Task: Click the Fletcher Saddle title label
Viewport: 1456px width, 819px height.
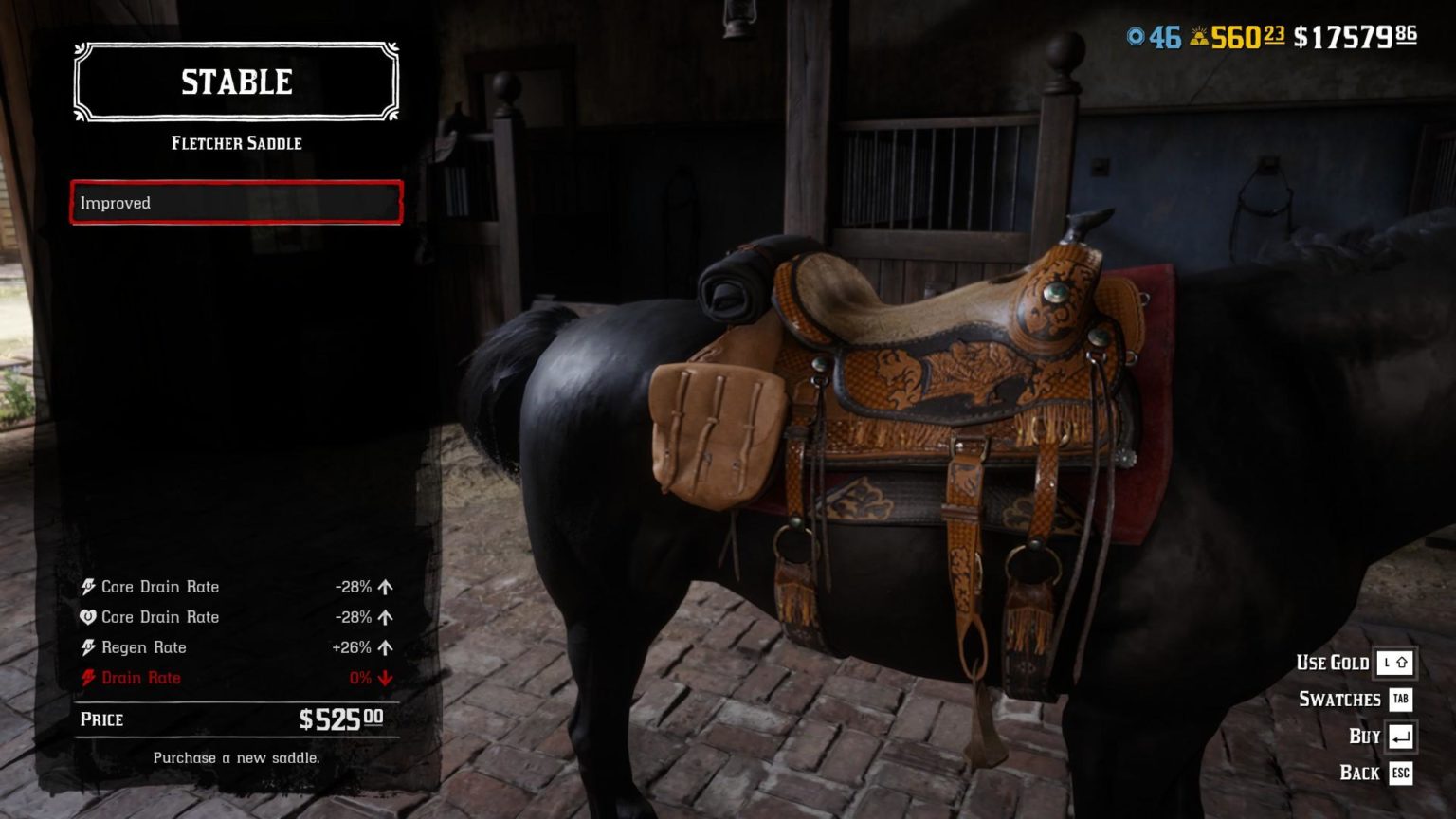Action: click(235, 143)
